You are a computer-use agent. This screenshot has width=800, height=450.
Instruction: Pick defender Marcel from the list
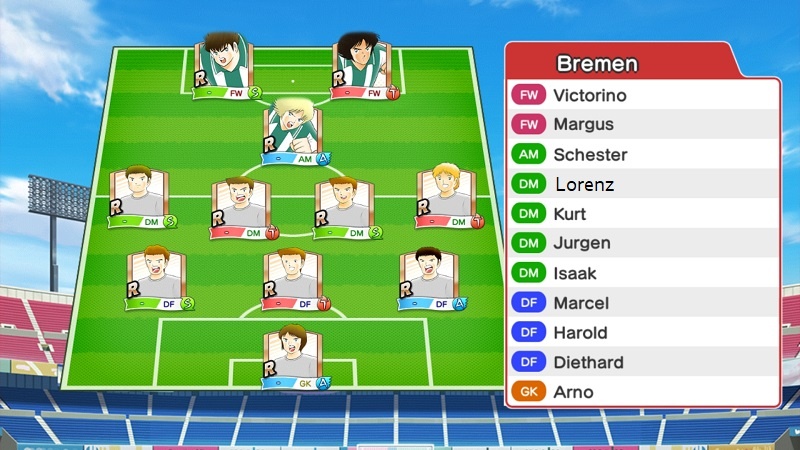[640, 303]
